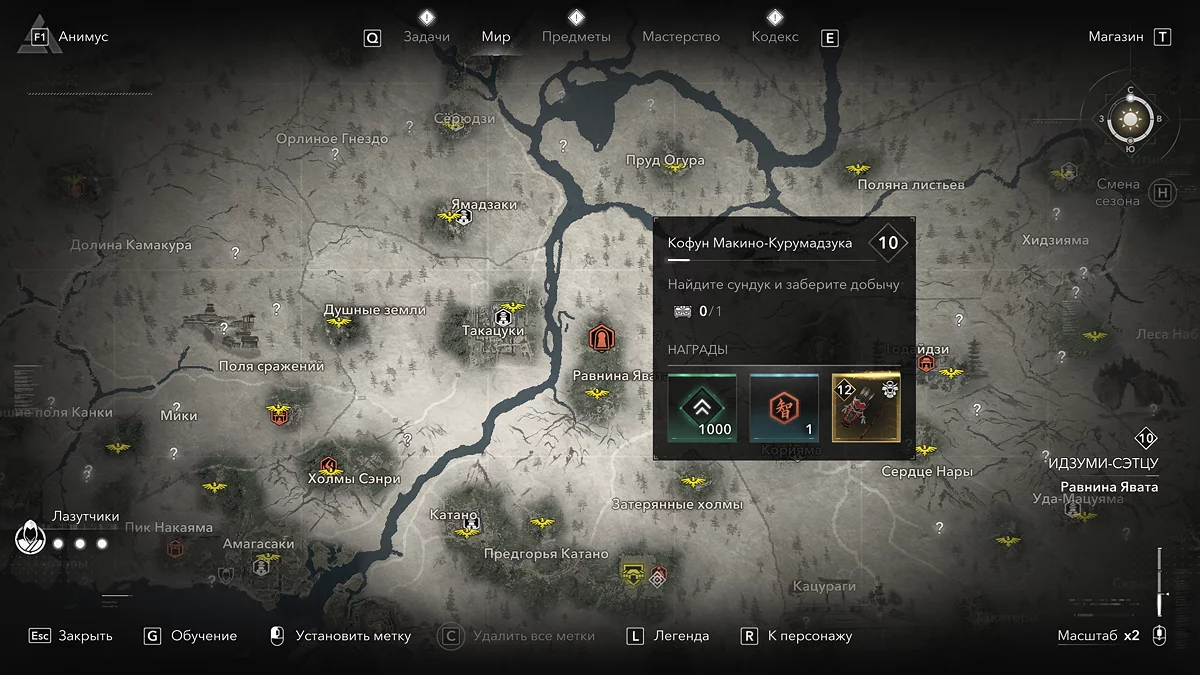The image size is (1200, 675).
Task: Open the Магазин store
Action: [x=1116, y=37]
